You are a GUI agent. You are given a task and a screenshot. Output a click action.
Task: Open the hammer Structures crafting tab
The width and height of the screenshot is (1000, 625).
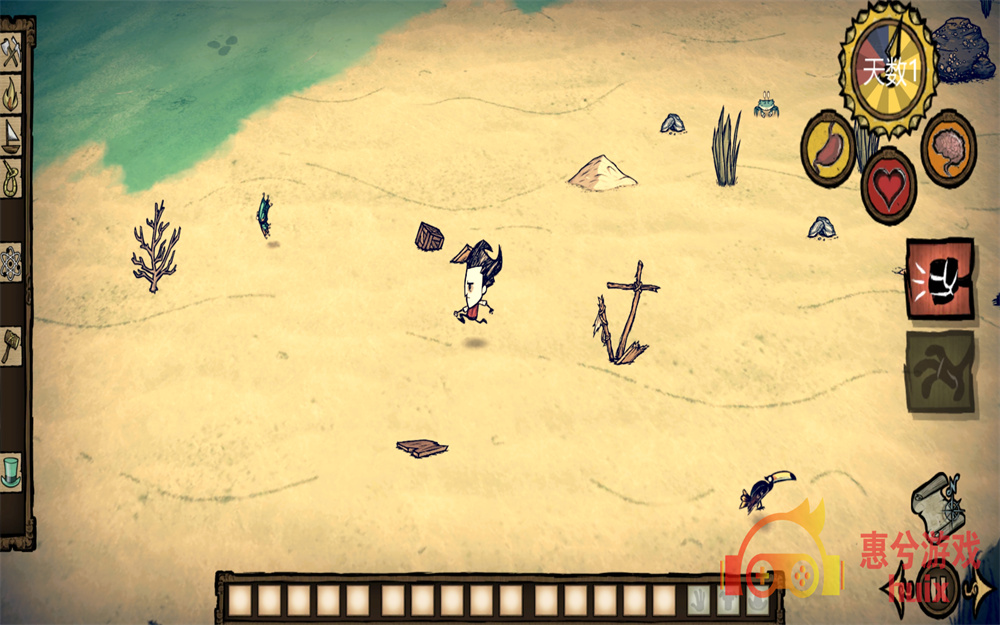pos(11,345)
